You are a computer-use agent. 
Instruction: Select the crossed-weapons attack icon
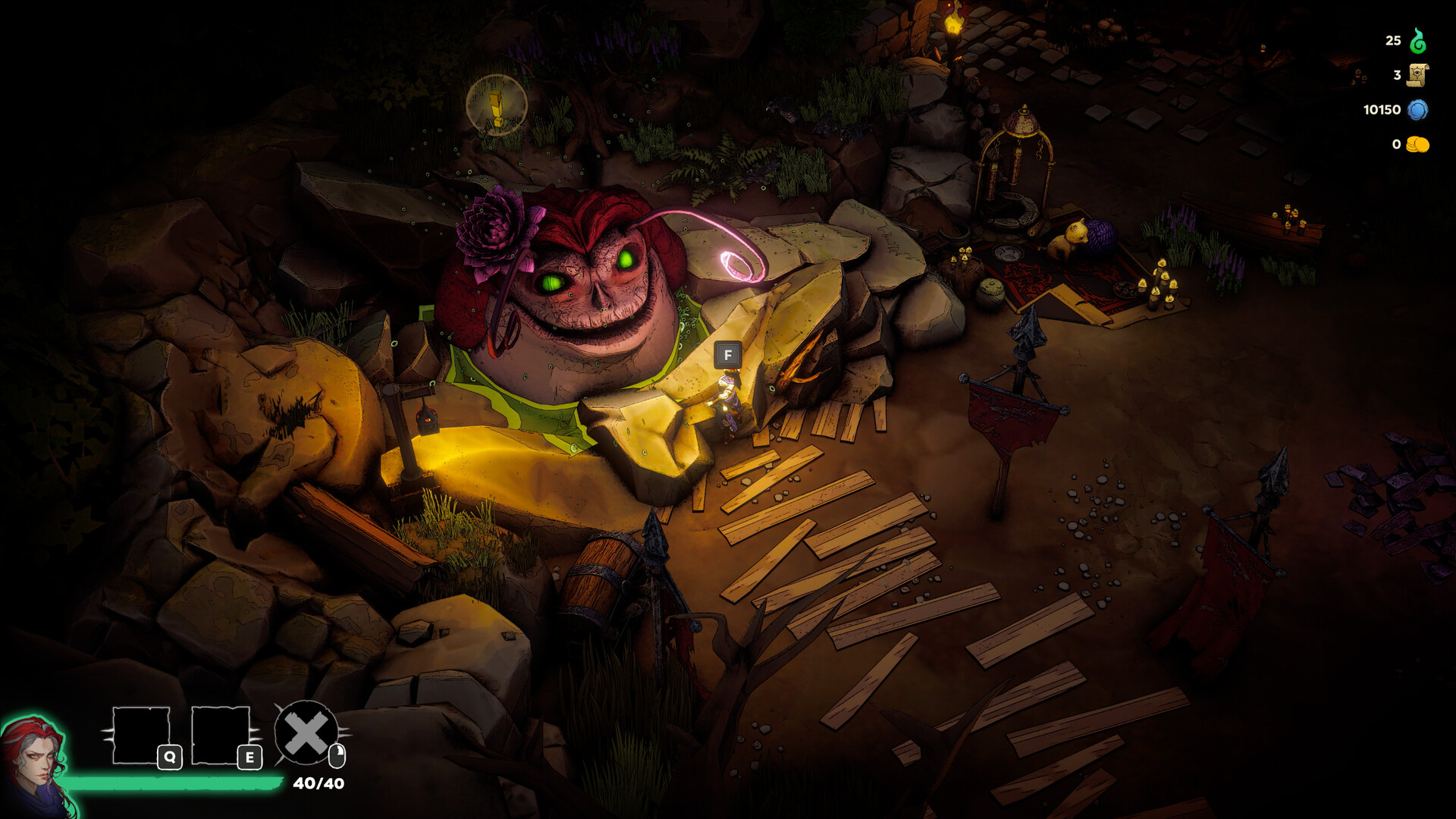[306, 733]
